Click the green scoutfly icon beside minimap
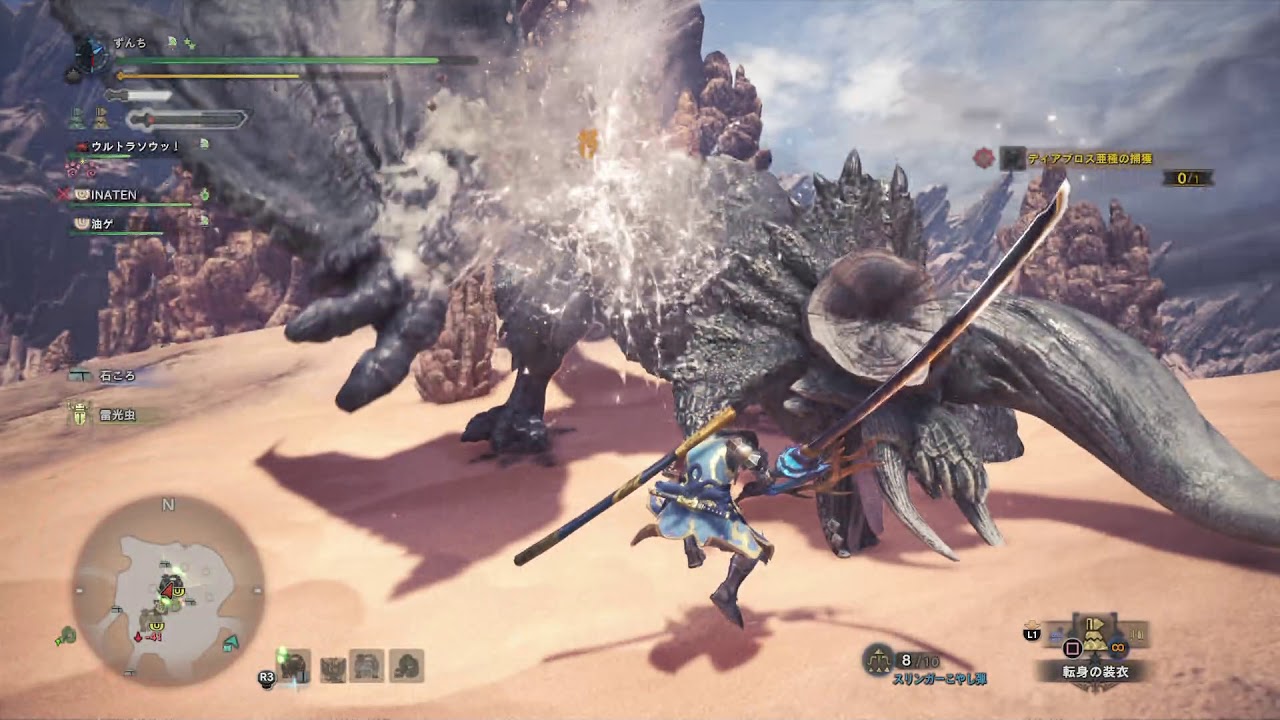This screenshot has width=1280, height=720. coord(67,634)
